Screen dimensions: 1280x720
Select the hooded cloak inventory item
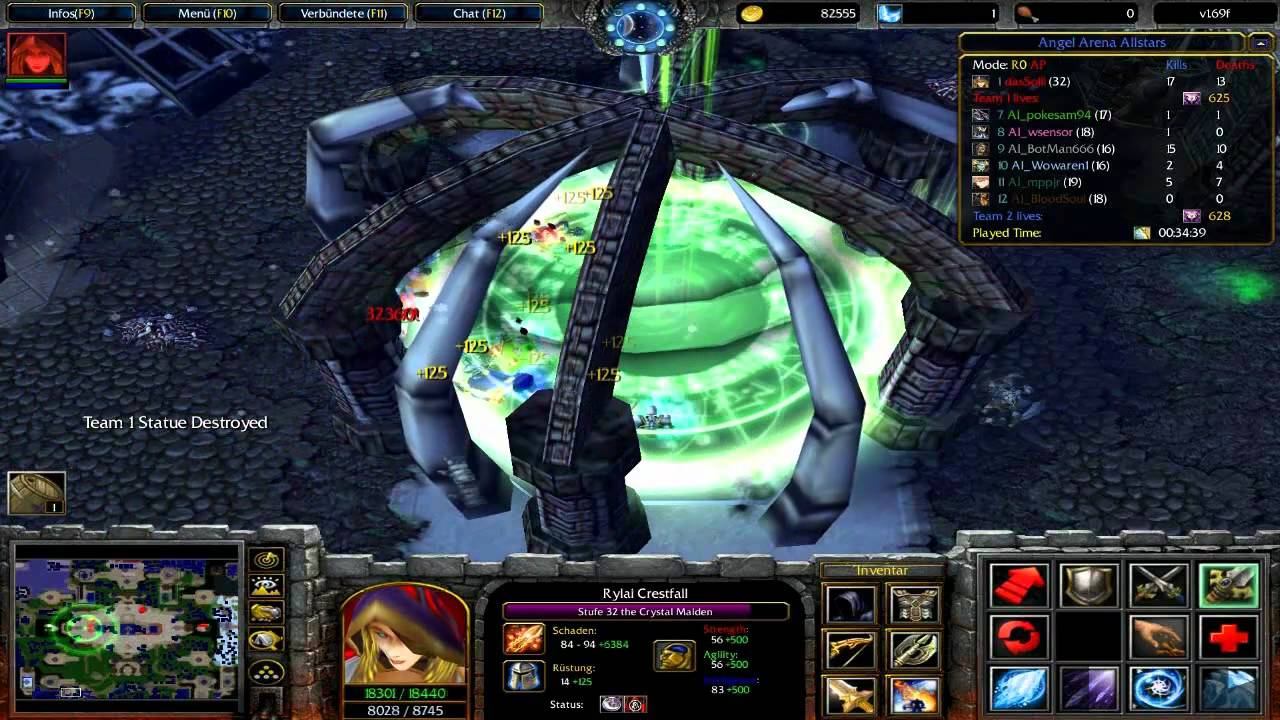851,605
